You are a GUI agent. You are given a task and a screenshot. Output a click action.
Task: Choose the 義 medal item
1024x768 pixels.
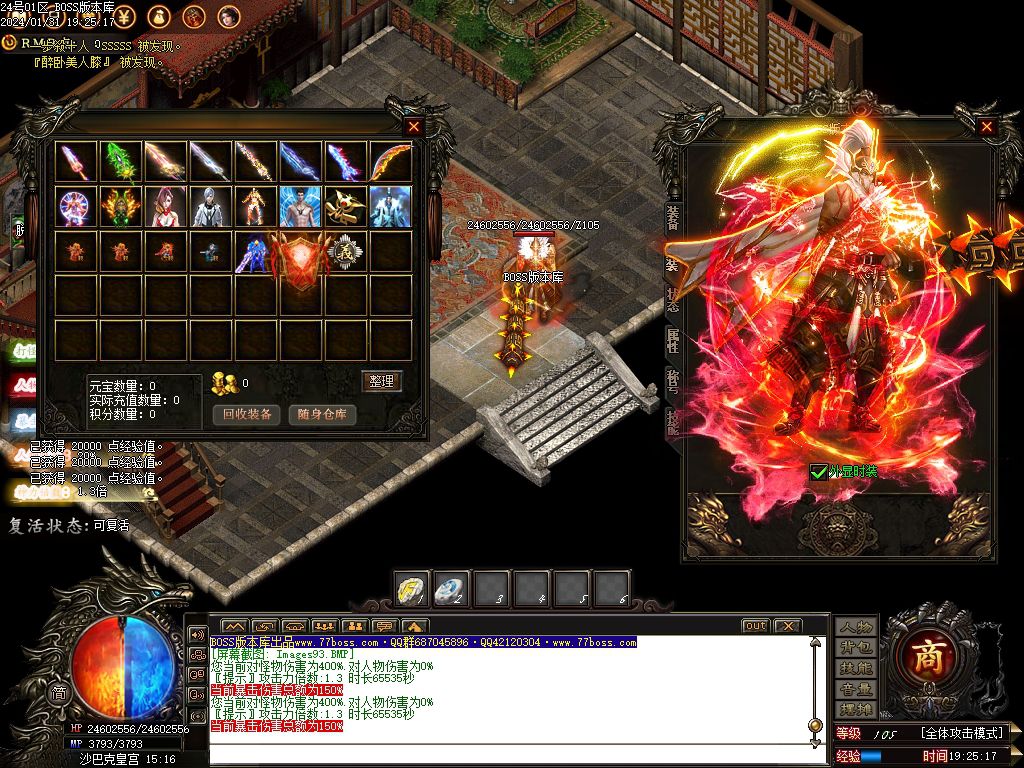pyautogui.click(x=347, y=251)
